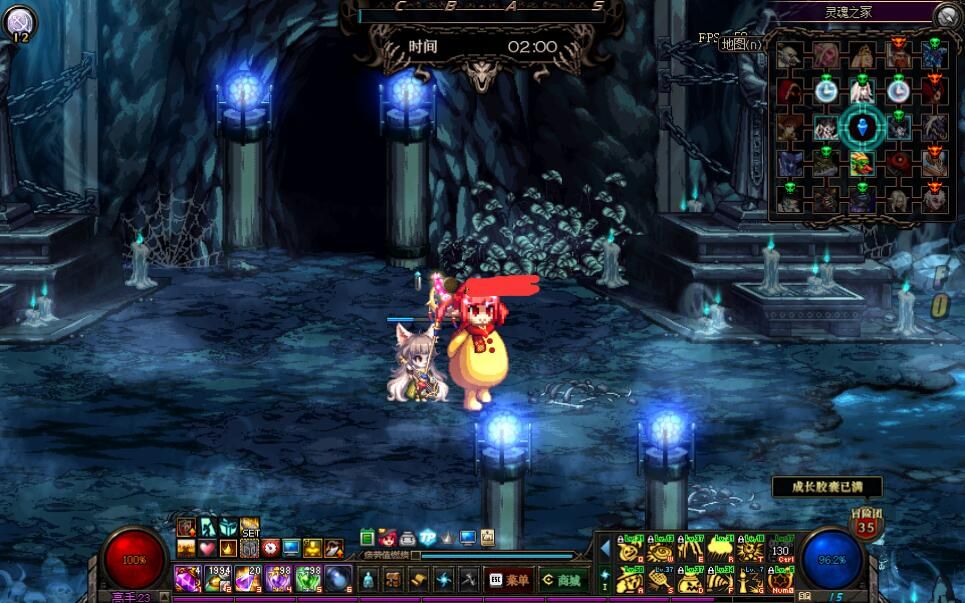Activate the storm cloud skill on R
Image resolution: width=965 pixels, height=603 pixels.
point(720,550)
